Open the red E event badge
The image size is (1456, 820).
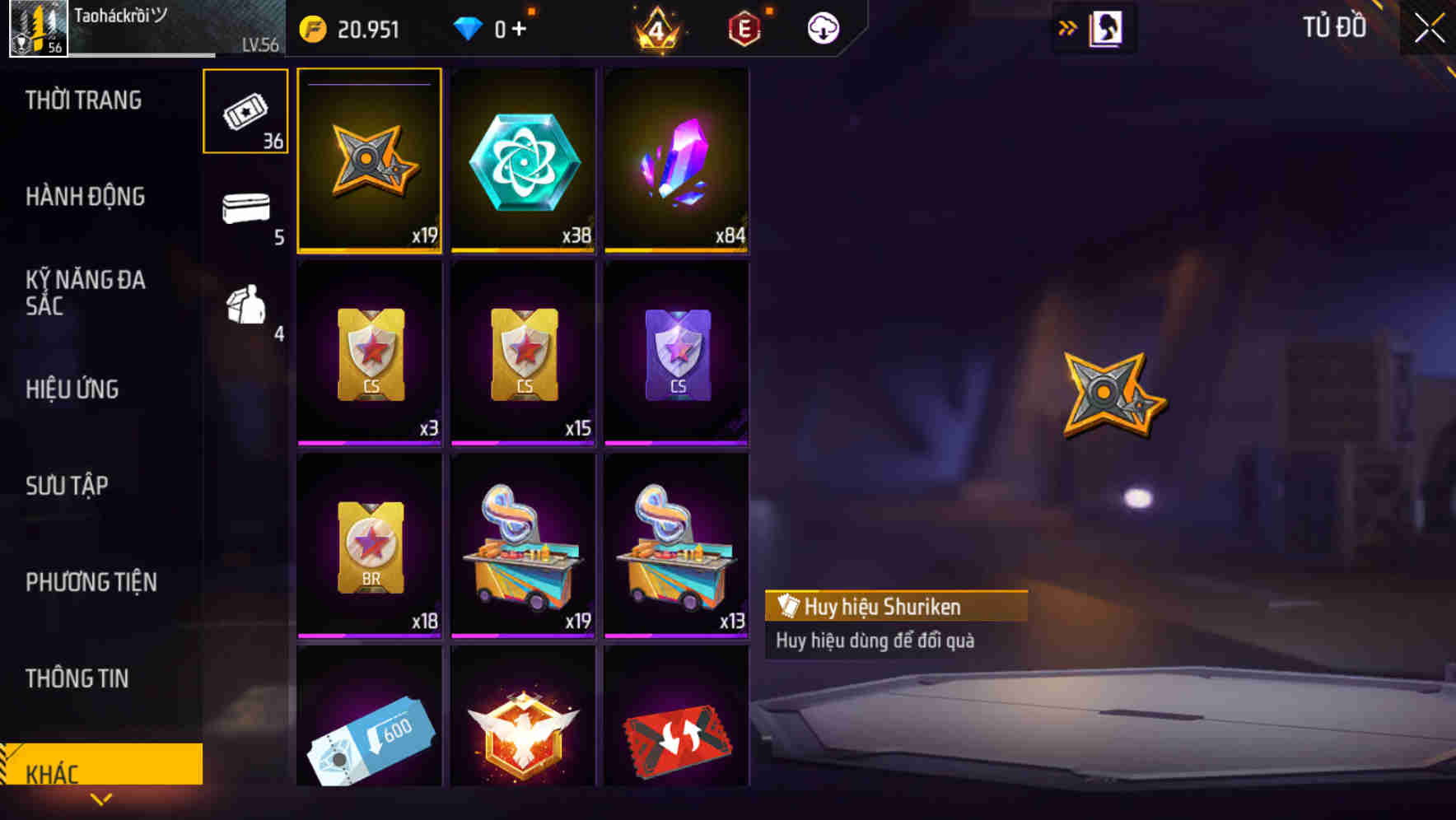click(x=745, y=27)
